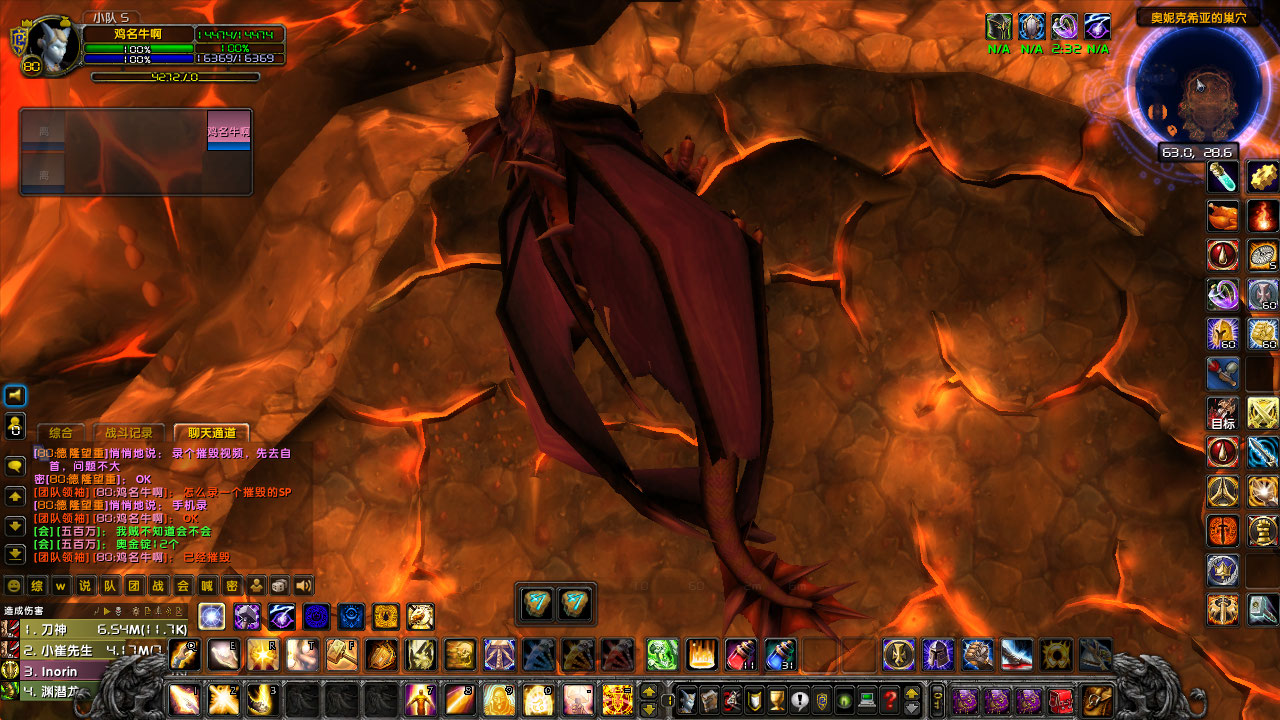Use the roast chicken food item
This screenshot has width=1280, height=720.
(1222, 215)
